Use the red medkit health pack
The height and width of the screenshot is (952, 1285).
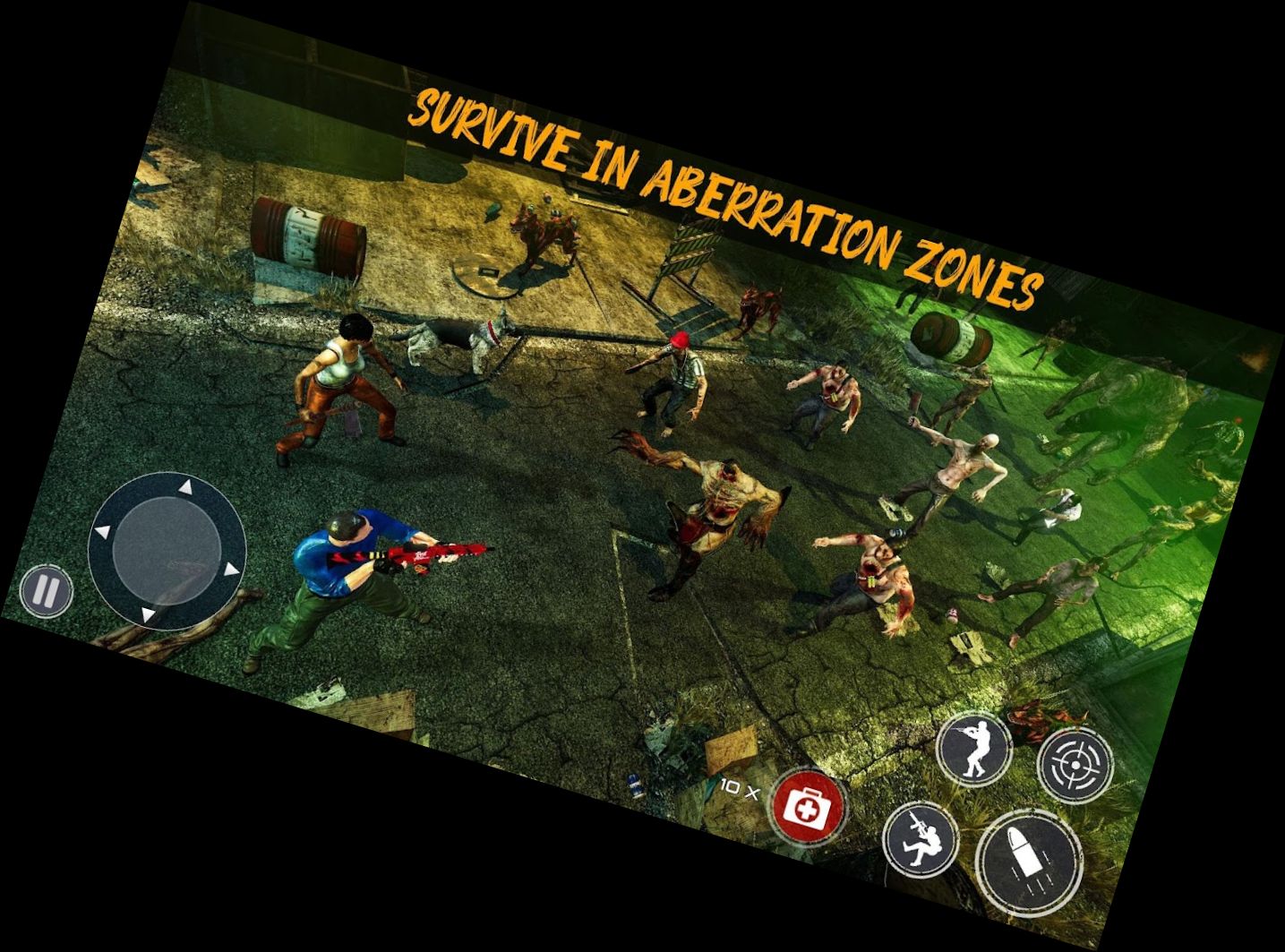tap(809, 804)
